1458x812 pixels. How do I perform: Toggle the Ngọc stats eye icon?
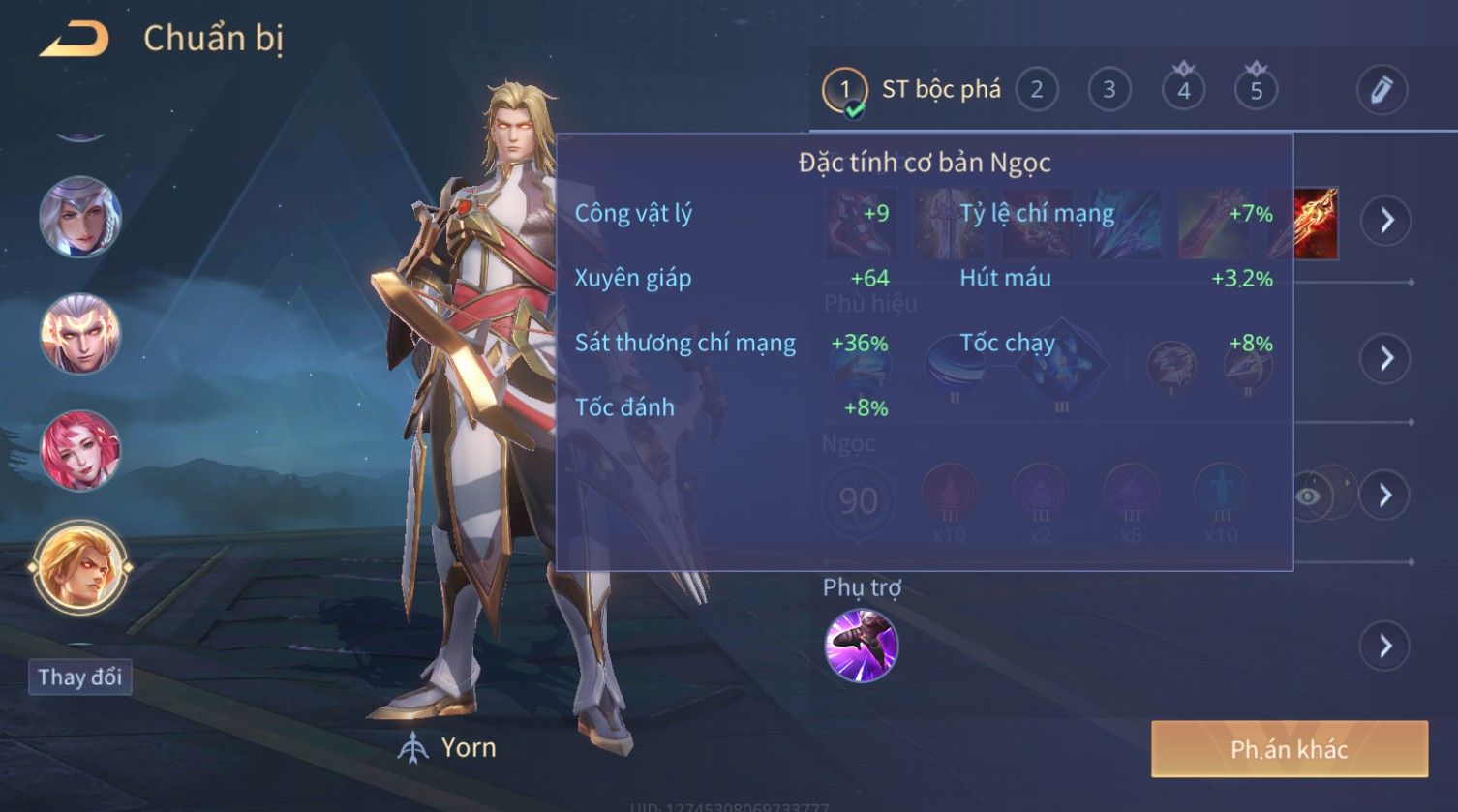coord(1308,496)
